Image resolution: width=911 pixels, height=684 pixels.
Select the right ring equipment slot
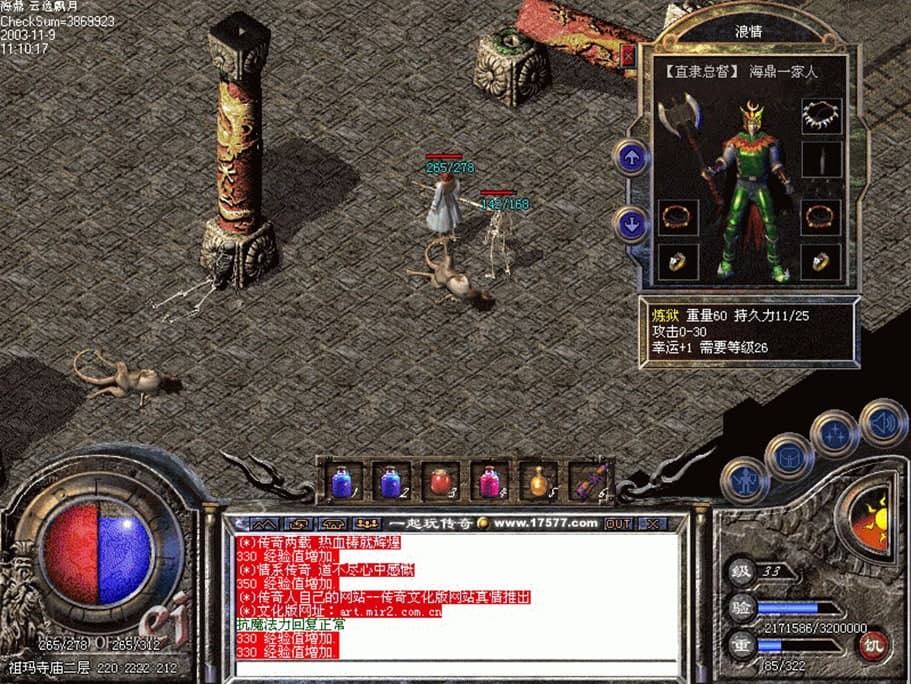click(821, 262)
